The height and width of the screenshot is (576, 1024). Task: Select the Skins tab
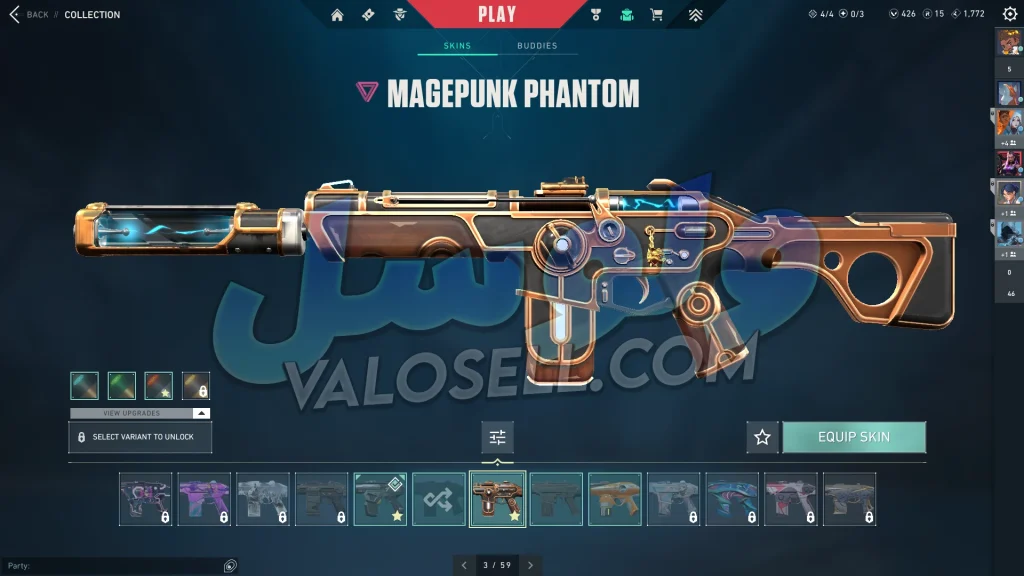(x=457, y=46)
